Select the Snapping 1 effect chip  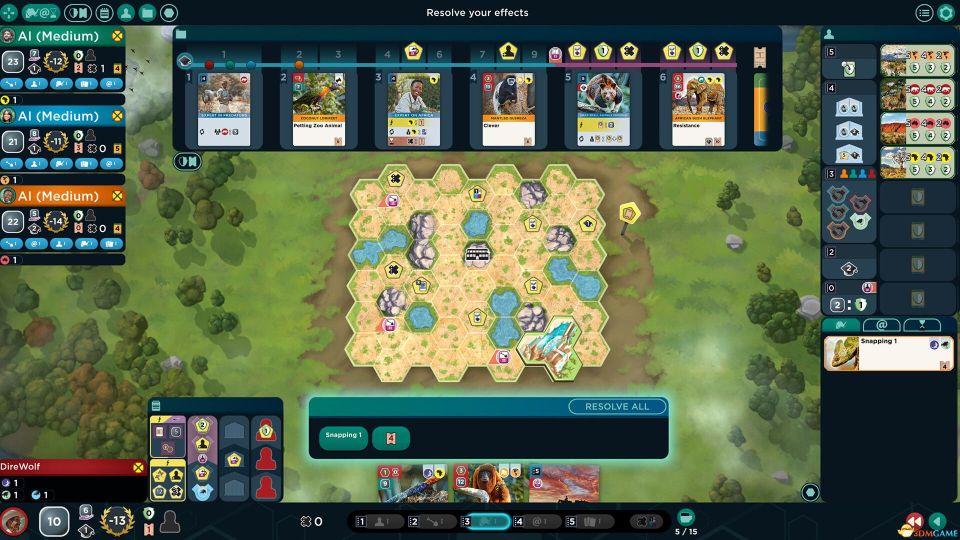(x=343, y=437)
